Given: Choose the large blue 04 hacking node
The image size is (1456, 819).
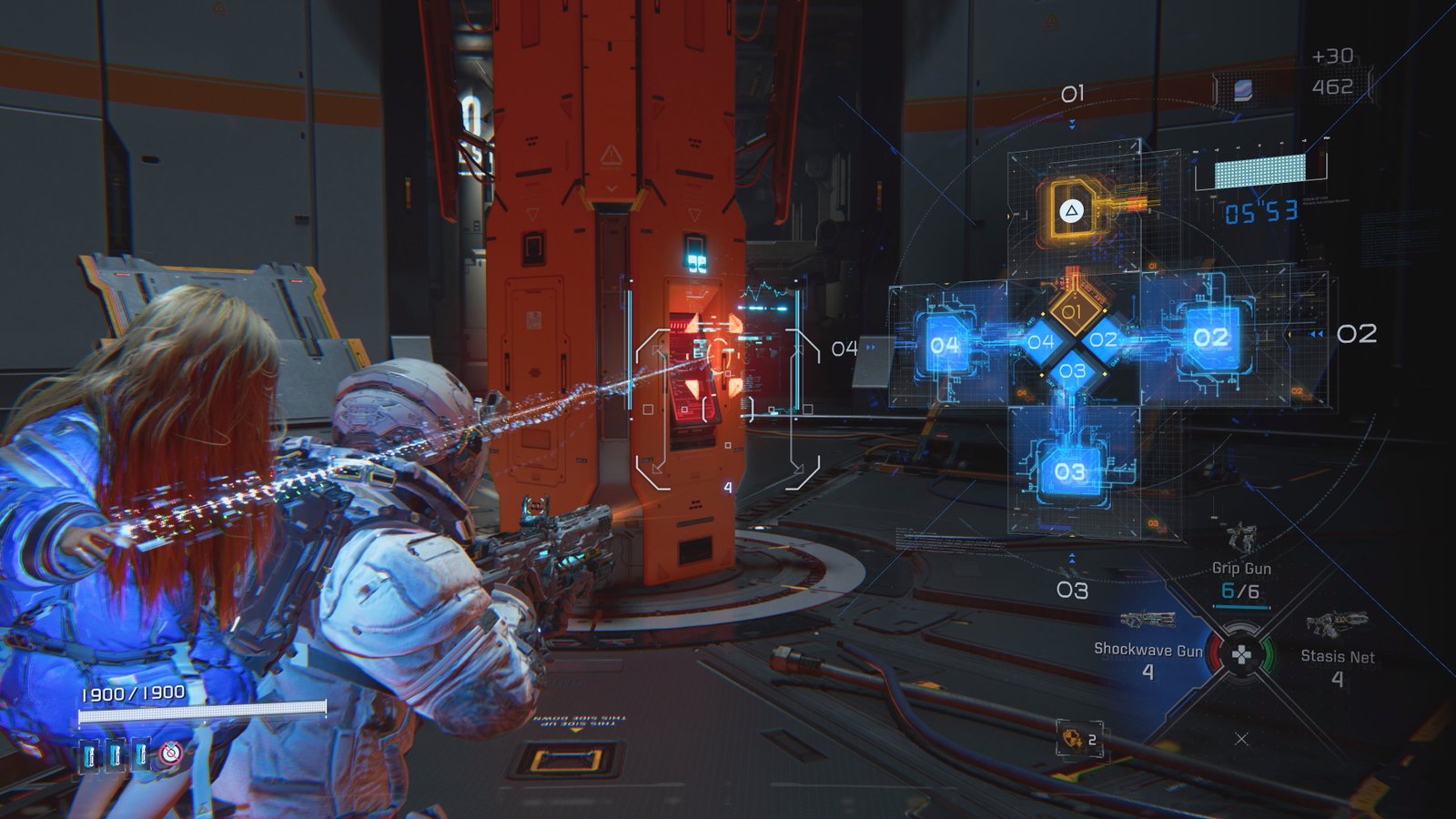Looking at the screenshot, I should click(x=945, y=345).
